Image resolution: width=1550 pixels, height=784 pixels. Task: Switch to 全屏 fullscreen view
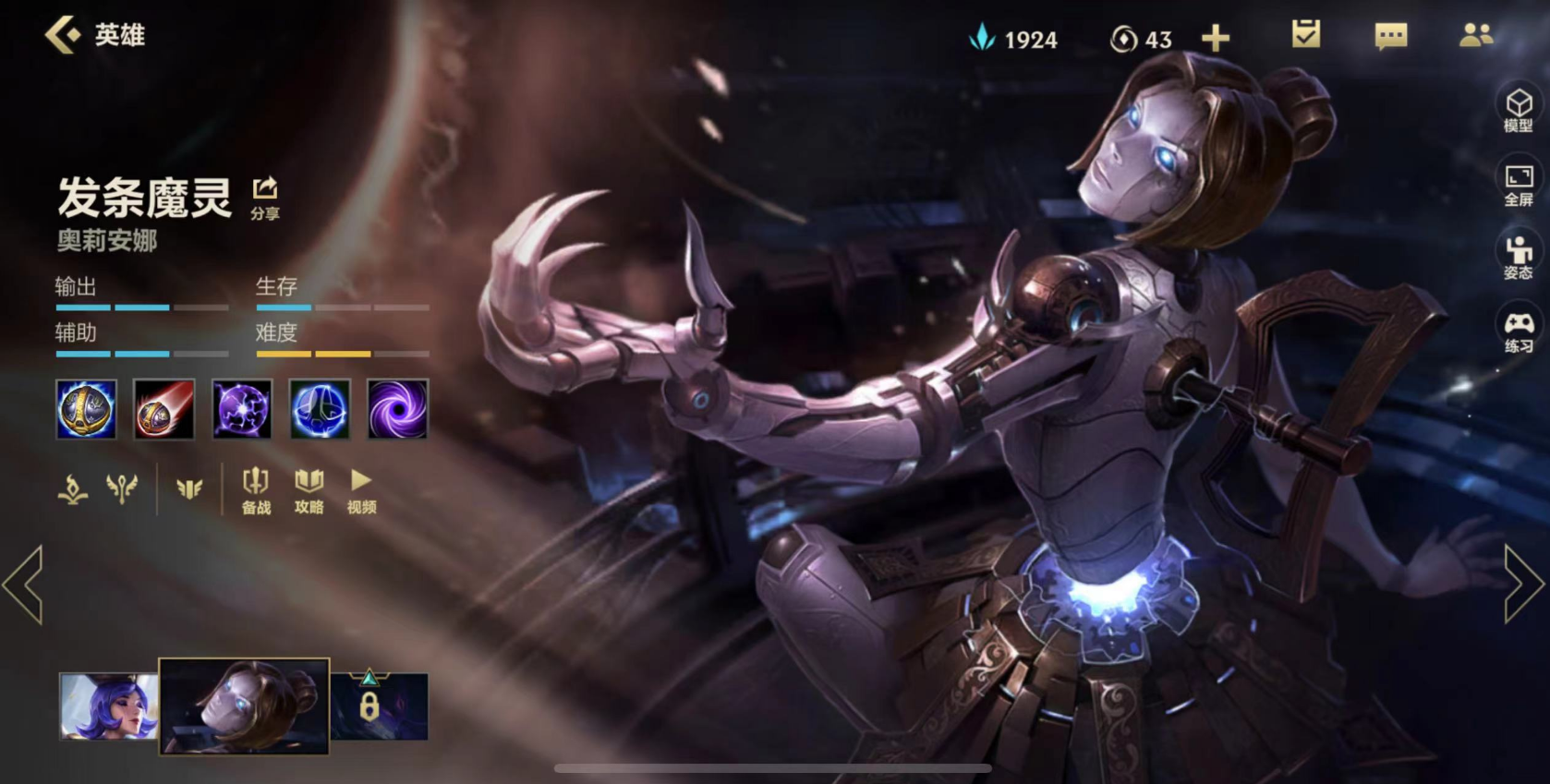coord(1518,184)
